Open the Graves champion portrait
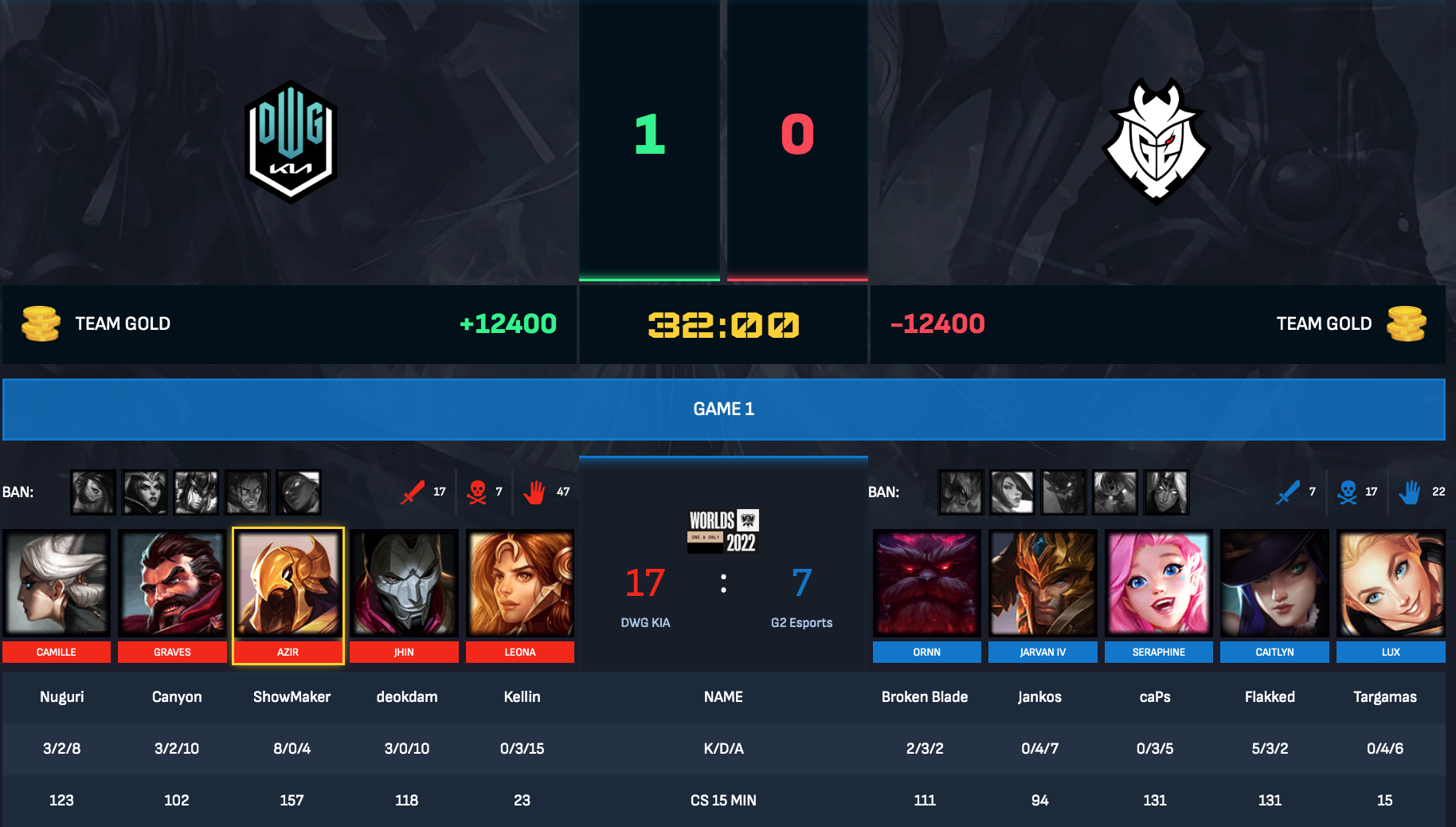1456x827 pixels. click(x=172, y=583)
